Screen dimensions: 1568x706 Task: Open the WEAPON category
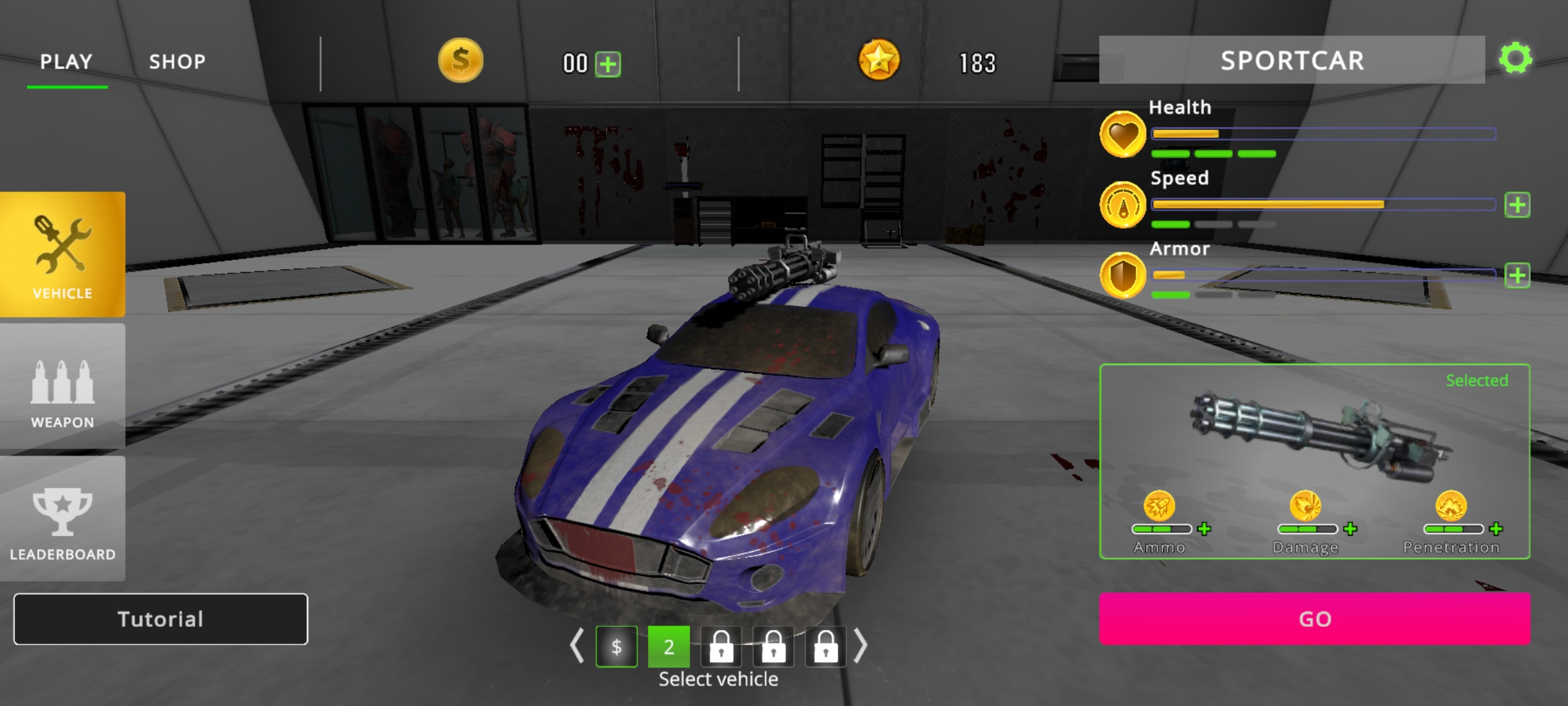pos(63,386)
